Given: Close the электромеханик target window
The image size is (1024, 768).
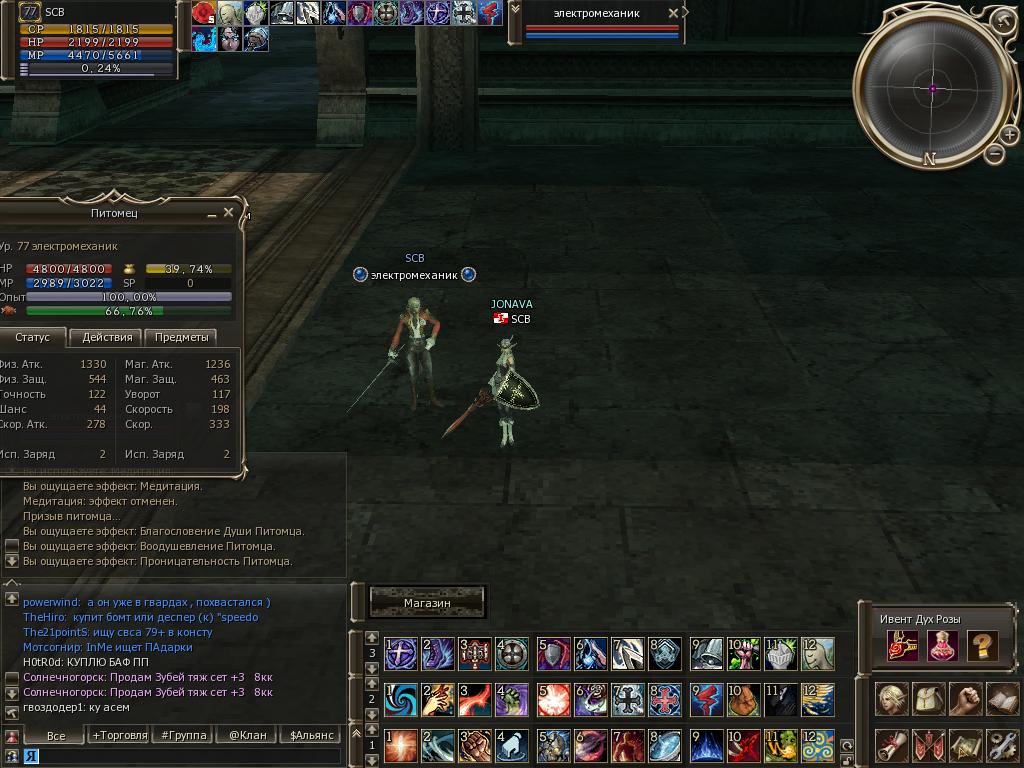Looking at the screenshot, I should pyautogui.click(x=673, y=13).
